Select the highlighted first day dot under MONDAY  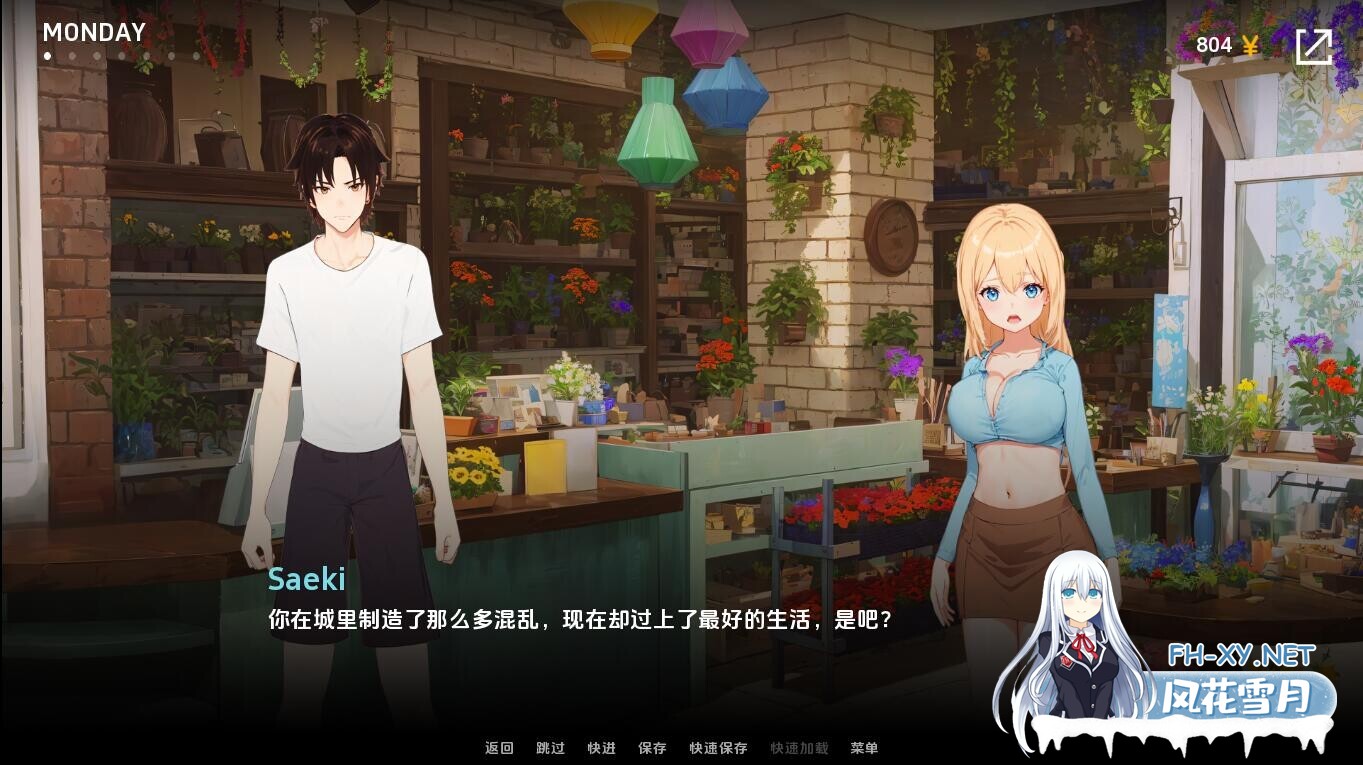coord(47,55)
